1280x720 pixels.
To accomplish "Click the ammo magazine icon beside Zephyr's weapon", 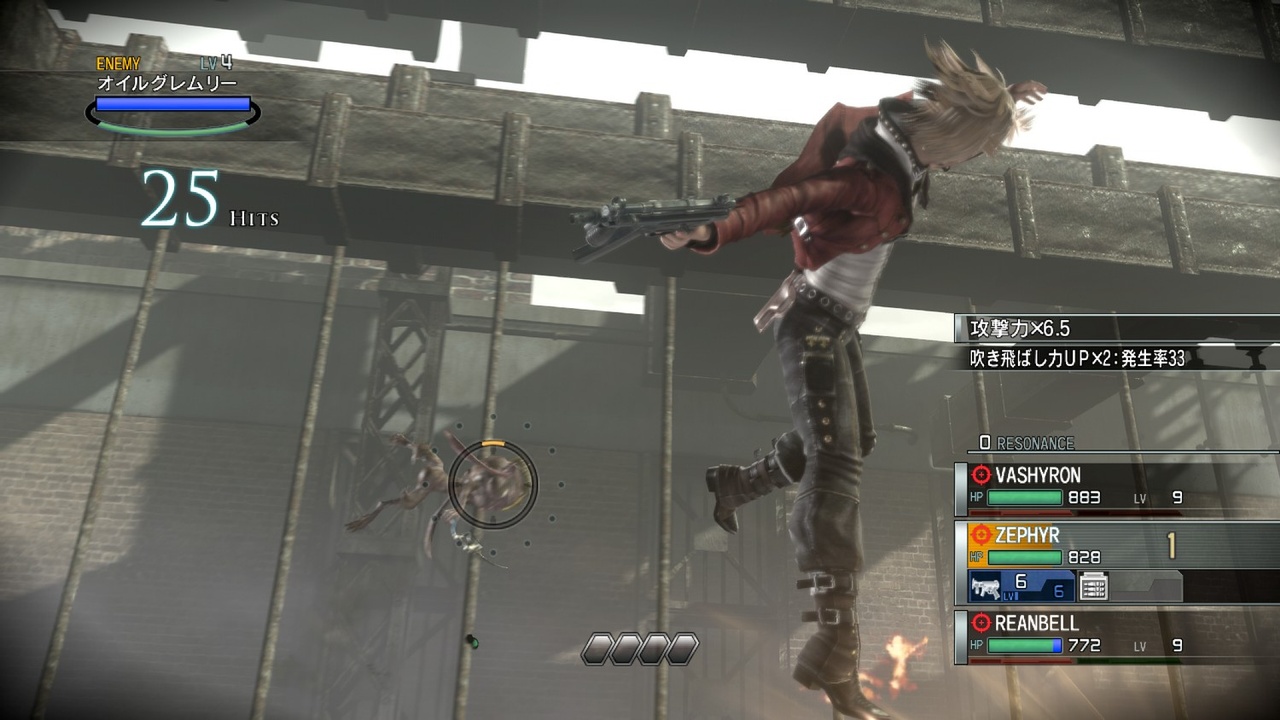I will (1093, 587).
